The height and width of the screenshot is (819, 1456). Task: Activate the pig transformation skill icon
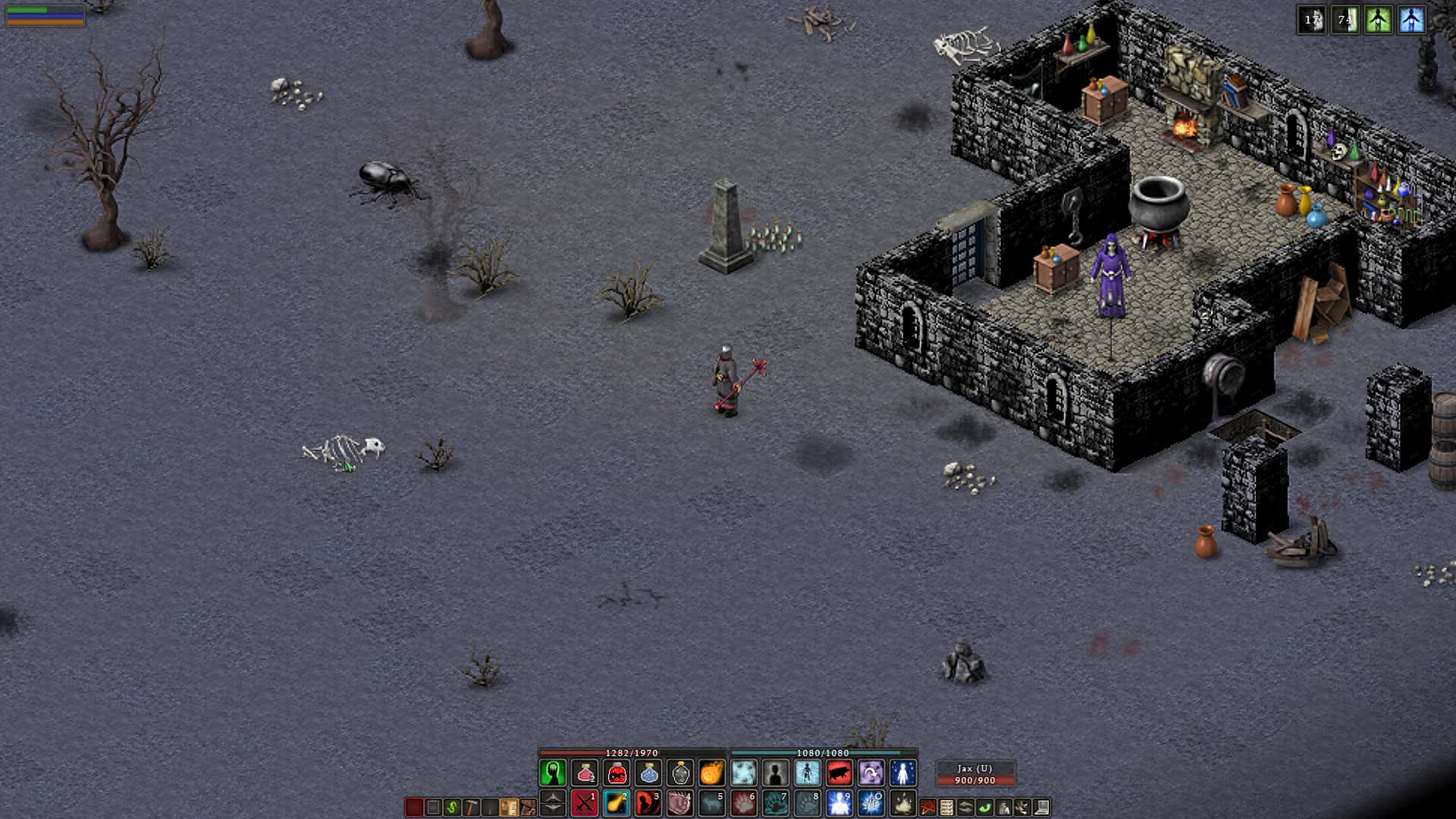click(838, 774)
